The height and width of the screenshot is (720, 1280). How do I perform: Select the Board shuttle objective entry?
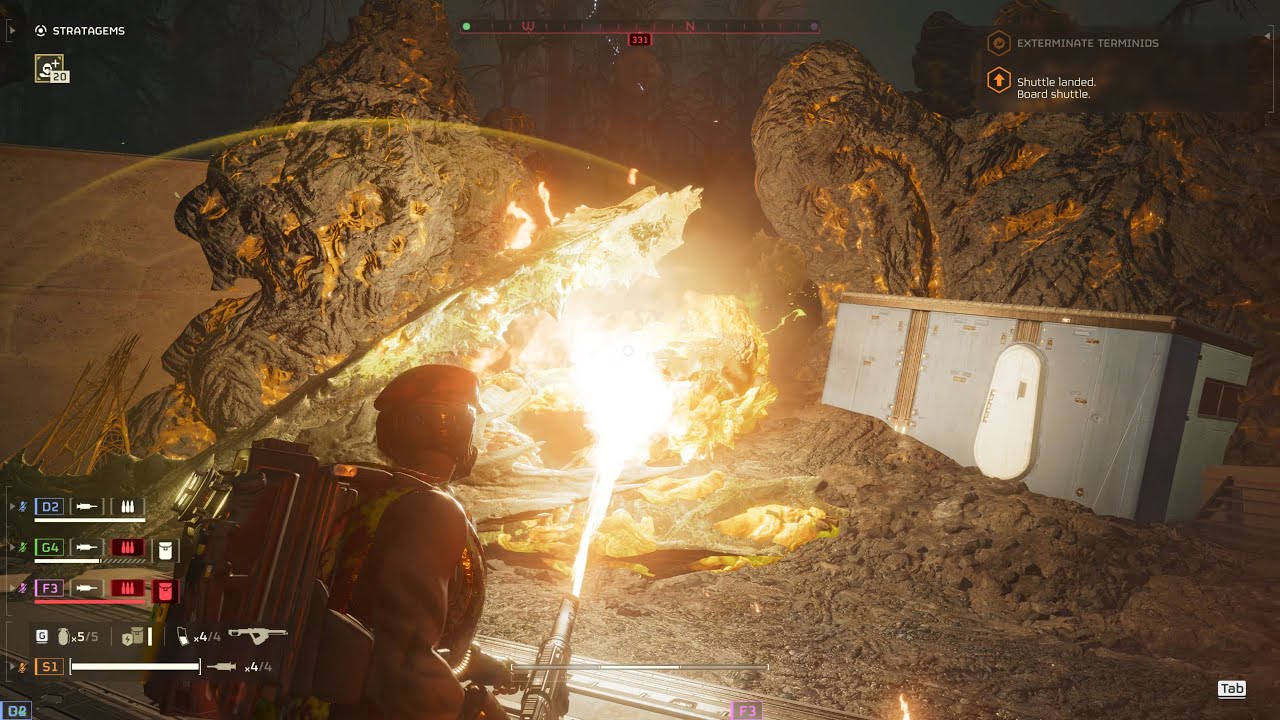[x=1055, y=88]
